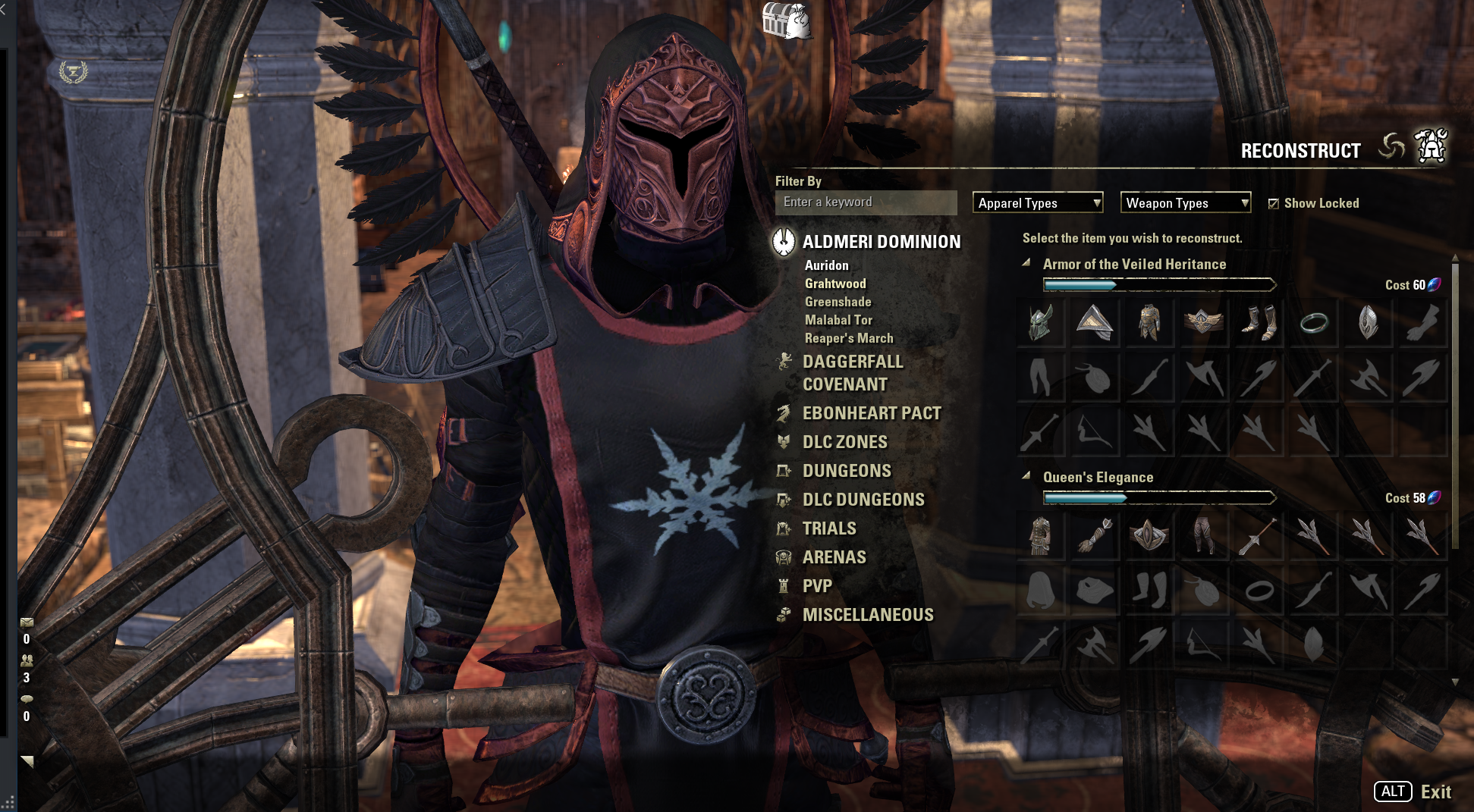Click the filter keyword search field

(x=865, y=202)
